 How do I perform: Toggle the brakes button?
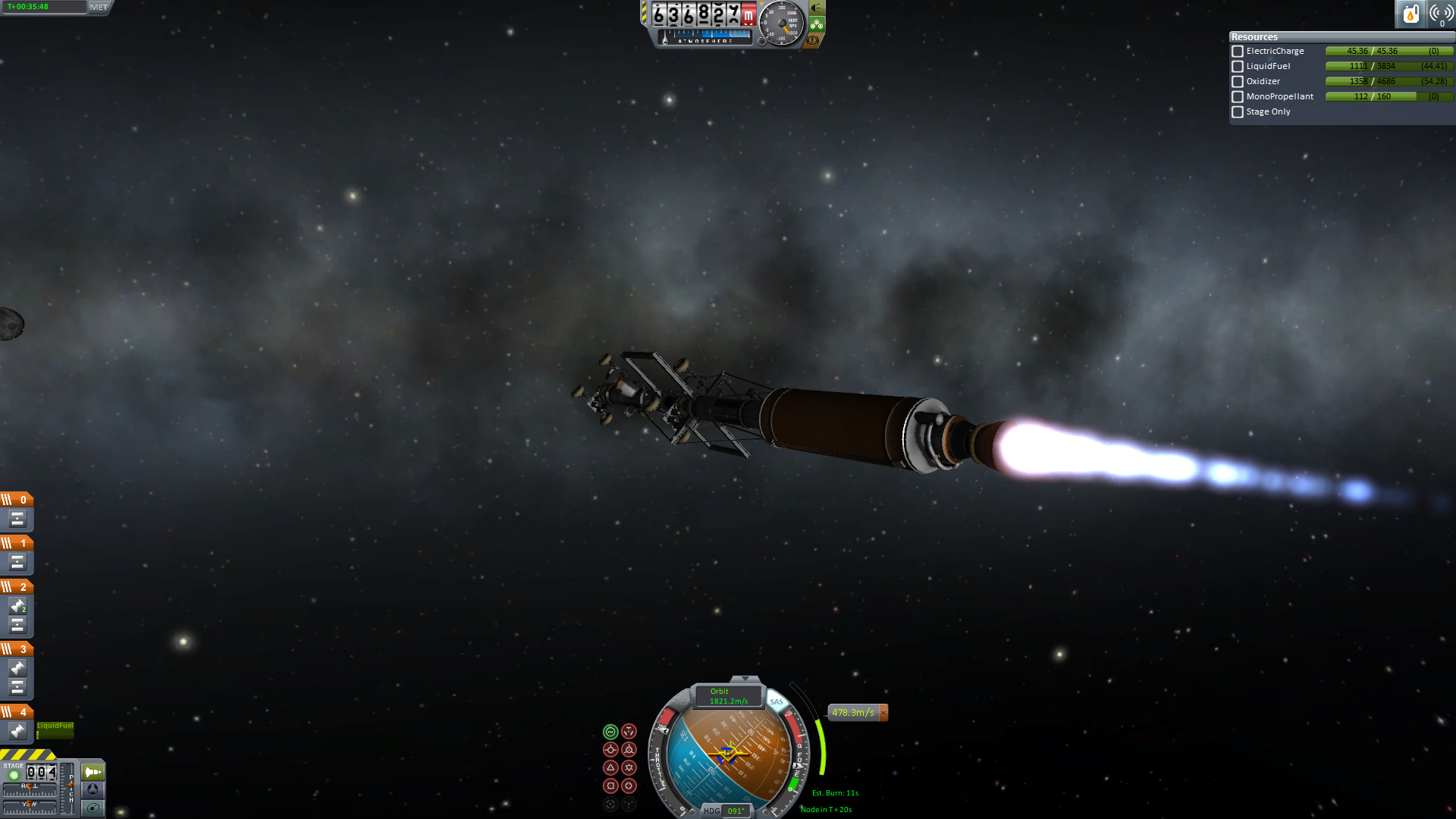coord(814,39)
